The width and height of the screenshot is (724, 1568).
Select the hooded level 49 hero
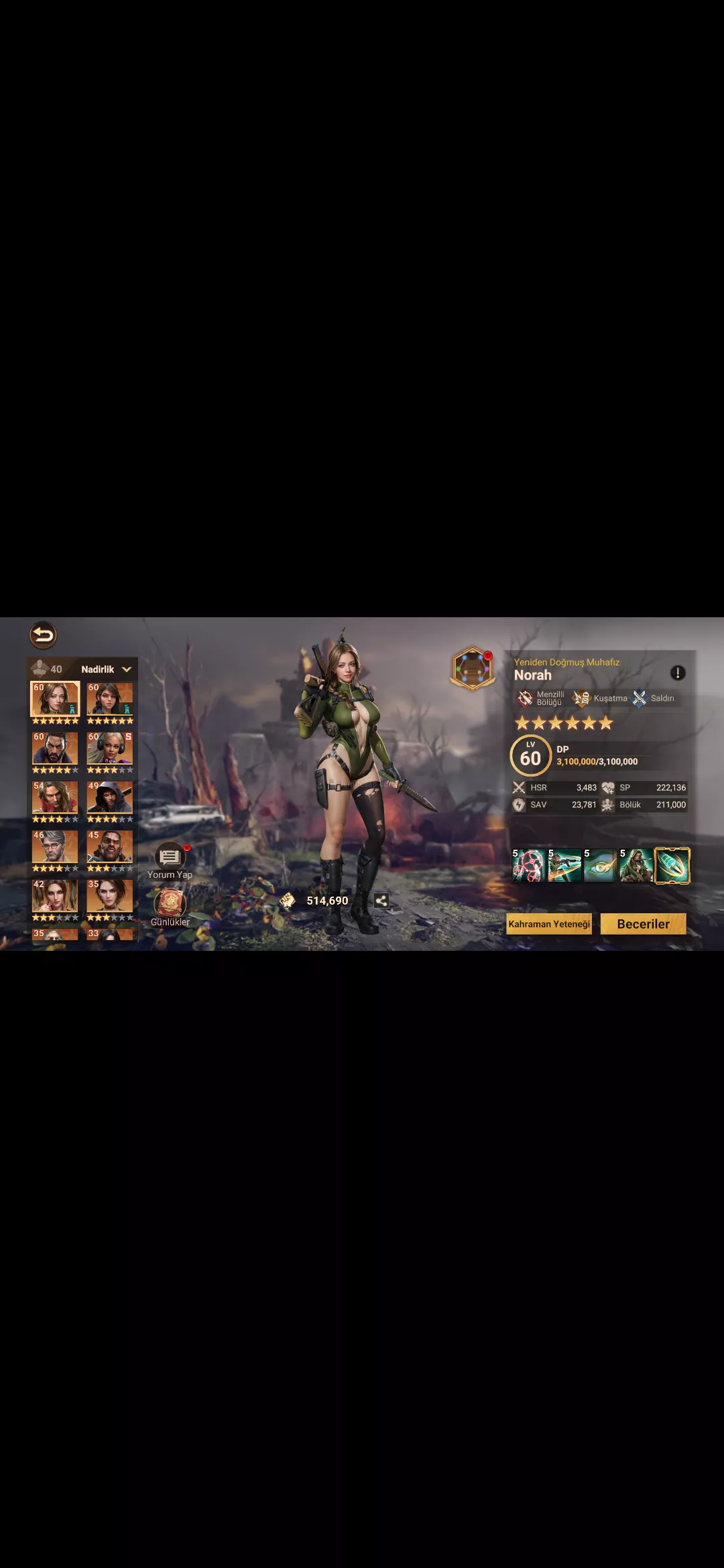tap(110, 797)
